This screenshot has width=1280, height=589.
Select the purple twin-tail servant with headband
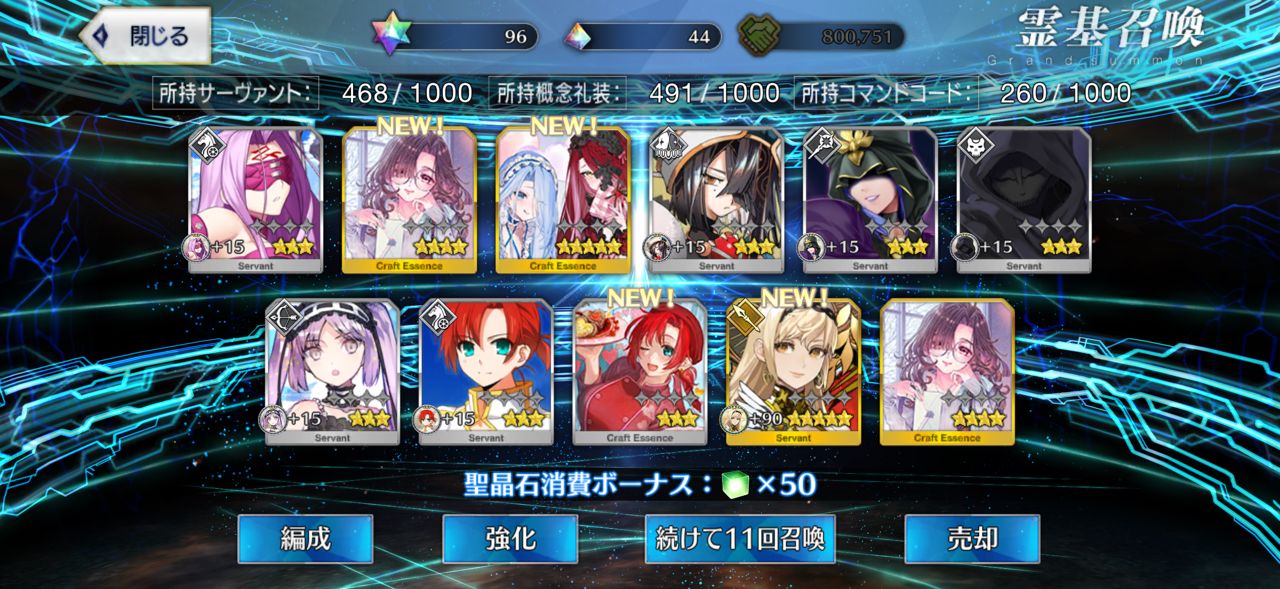332,372
